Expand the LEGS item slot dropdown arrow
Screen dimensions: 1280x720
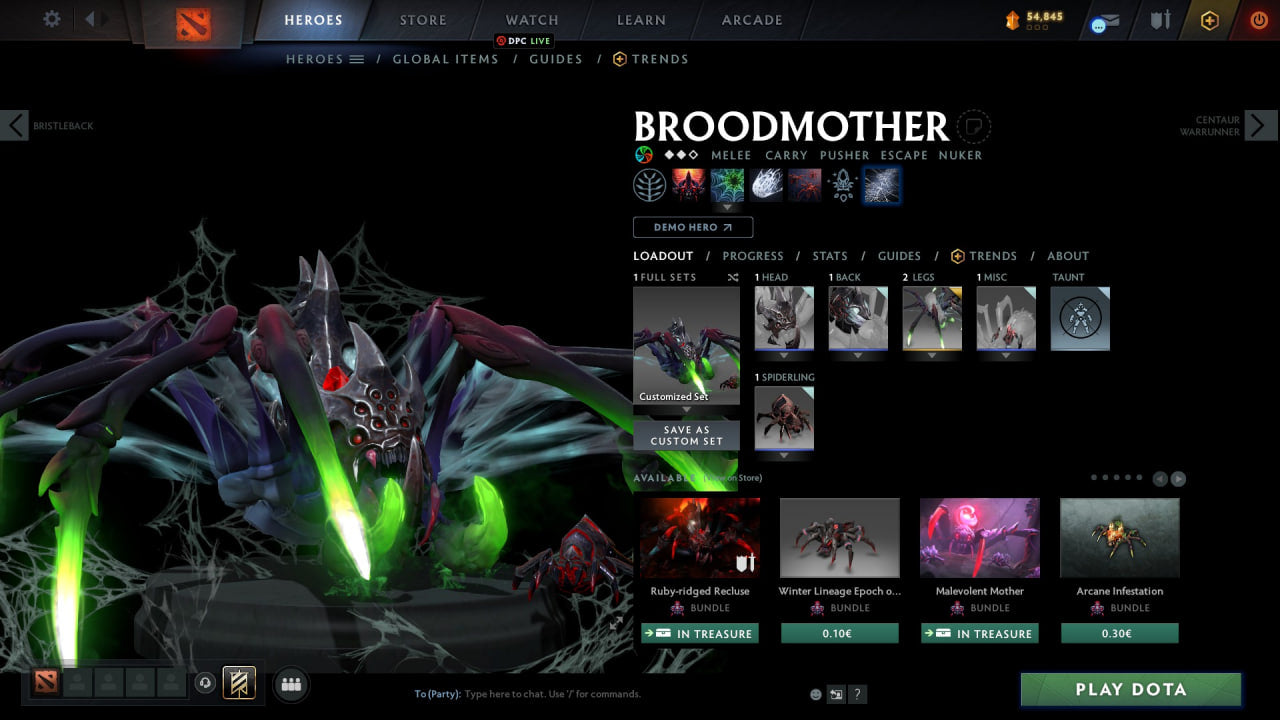(x=932, y=355)
